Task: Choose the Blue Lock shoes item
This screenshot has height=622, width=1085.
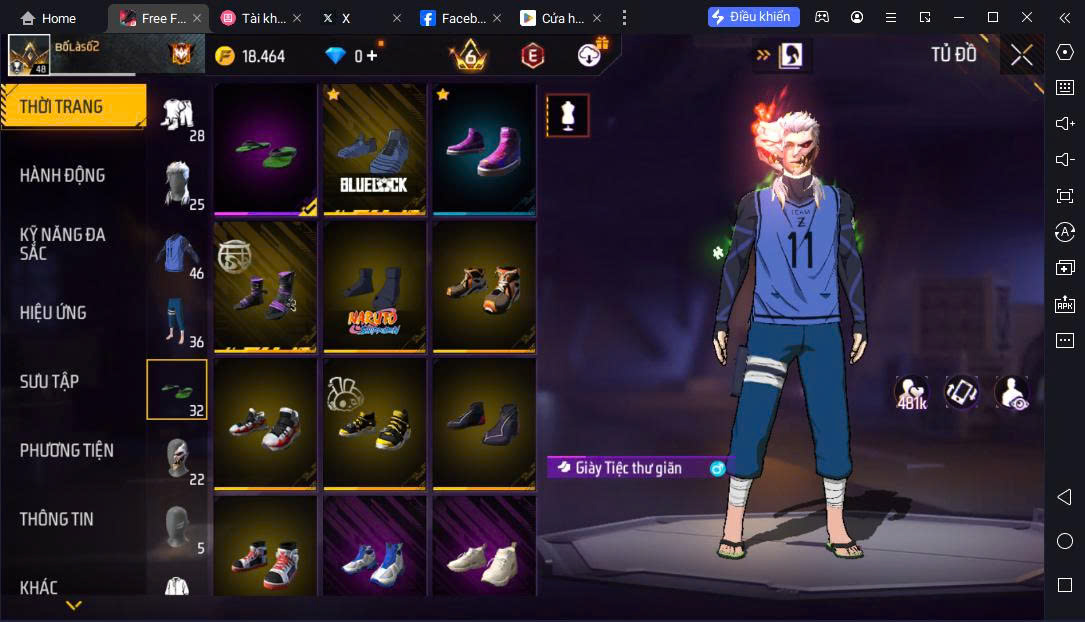Action: click(x=374, y=148)
